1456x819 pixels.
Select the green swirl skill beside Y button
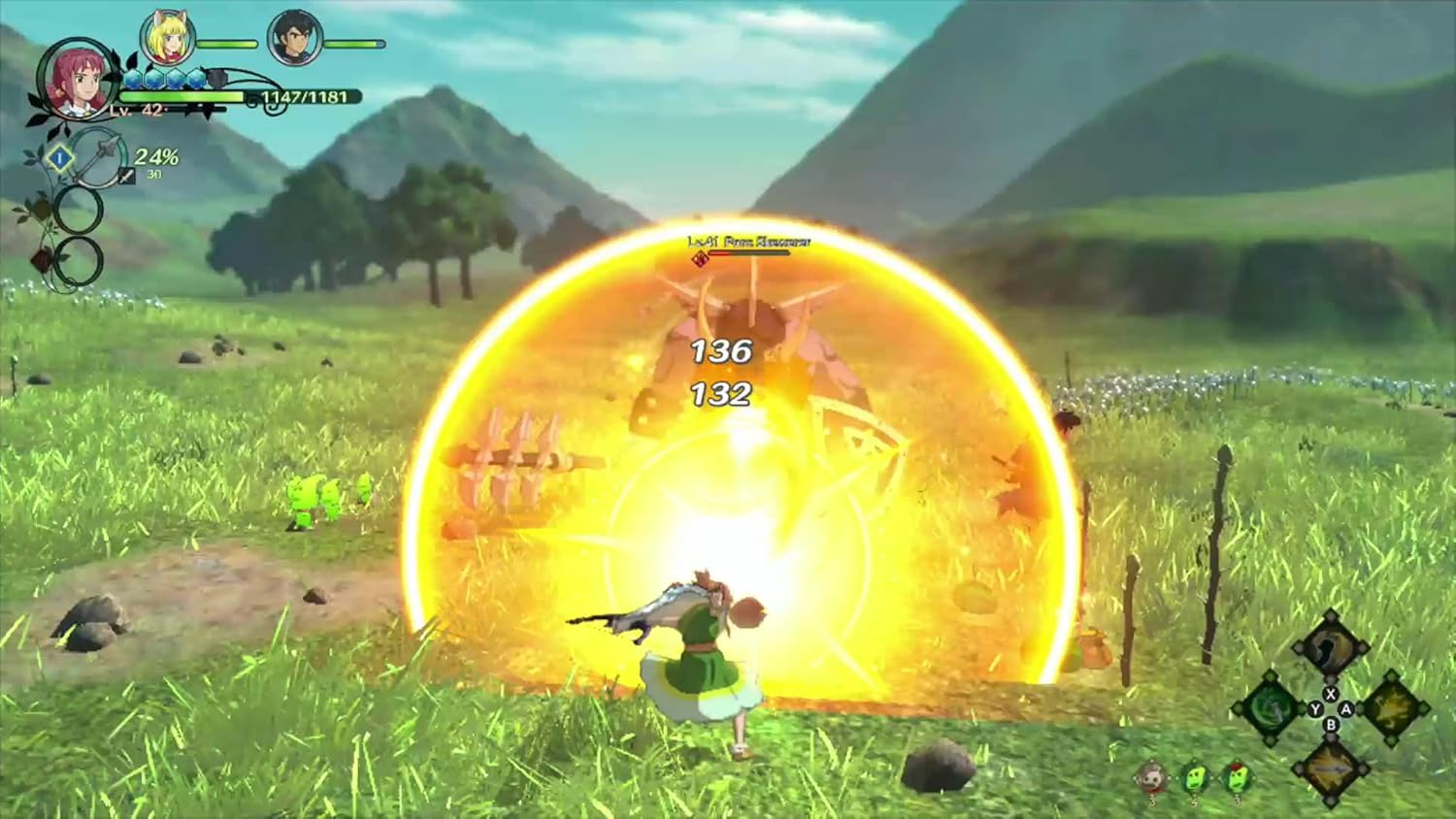point(1272,709)
